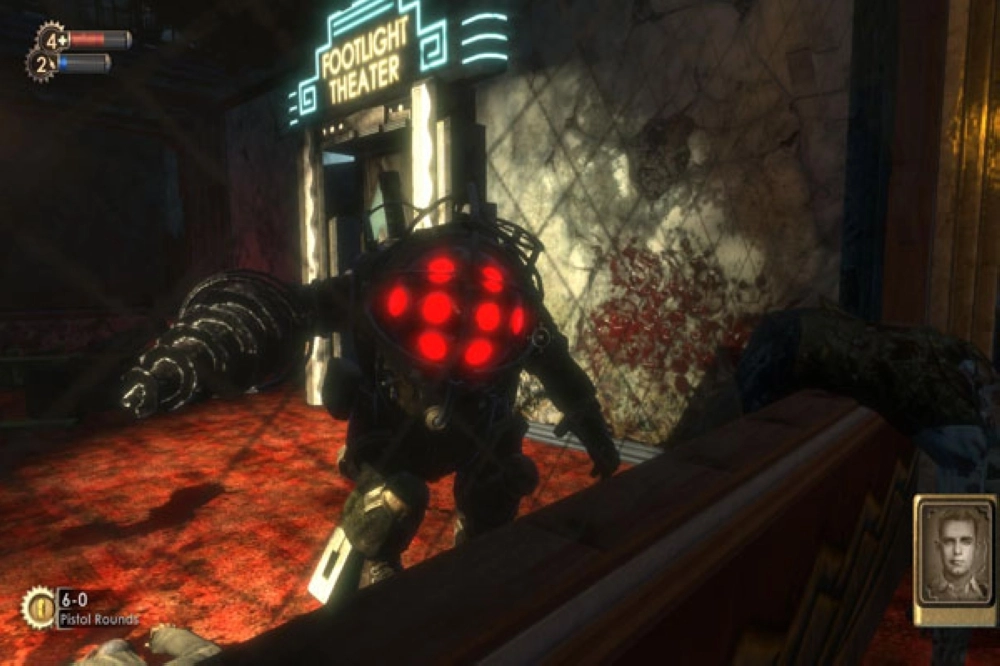Open the framed portrait photo card
The image size is (1000, 666).
tap(954, 560)
